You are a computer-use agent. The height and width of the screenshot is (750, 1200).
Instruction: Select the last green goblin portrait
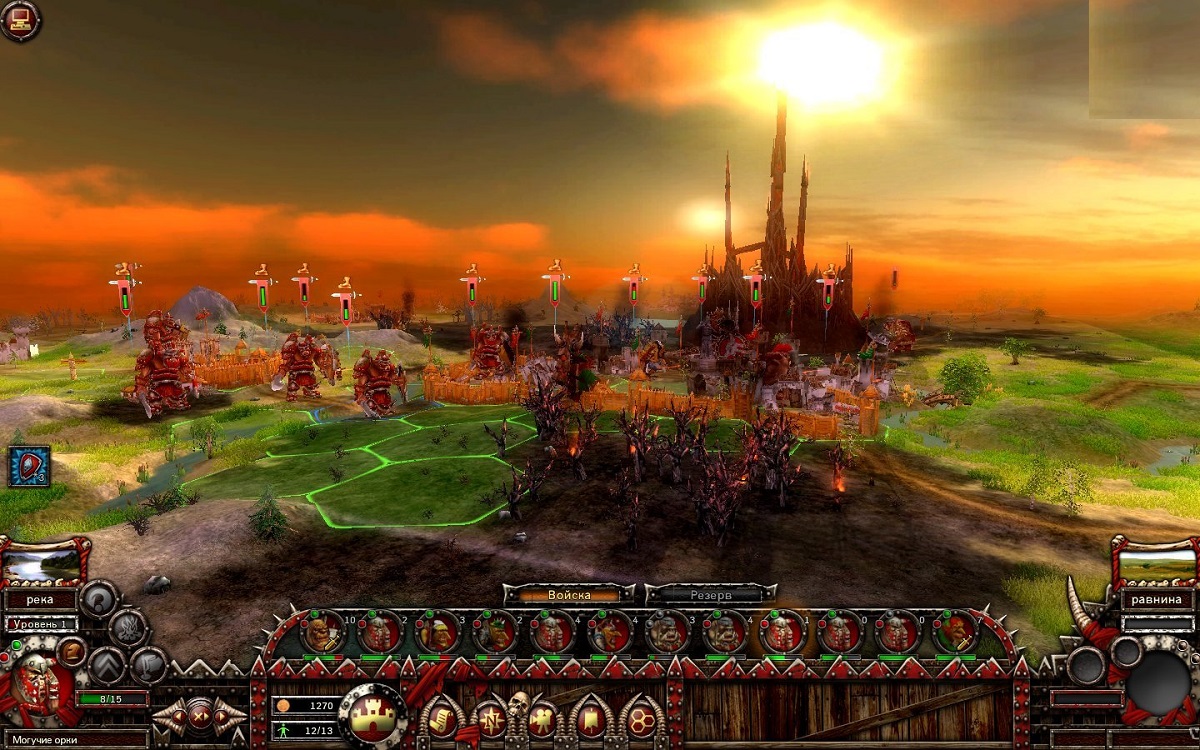955,632
